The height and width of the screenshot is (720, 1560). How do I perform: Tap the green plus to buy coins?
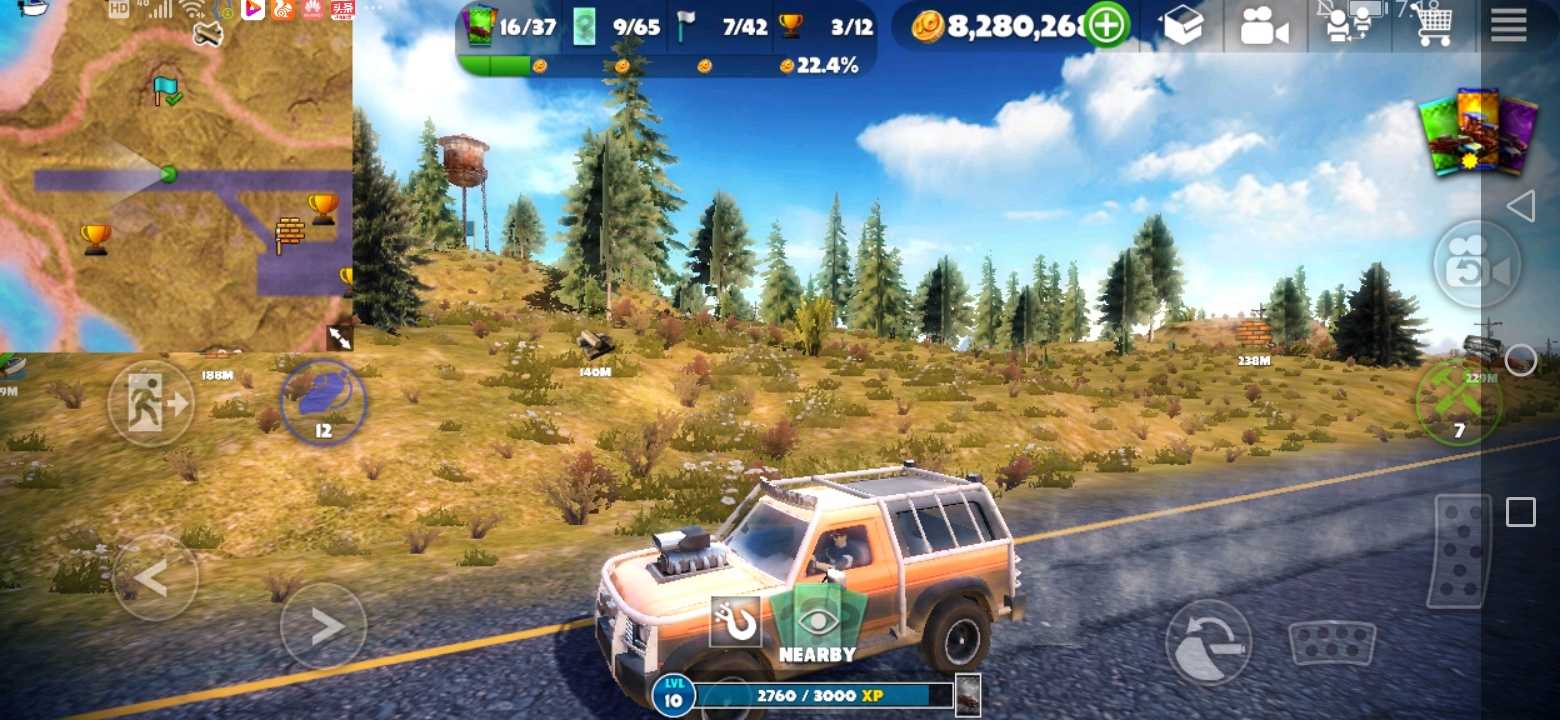(x=1106, y=26)
